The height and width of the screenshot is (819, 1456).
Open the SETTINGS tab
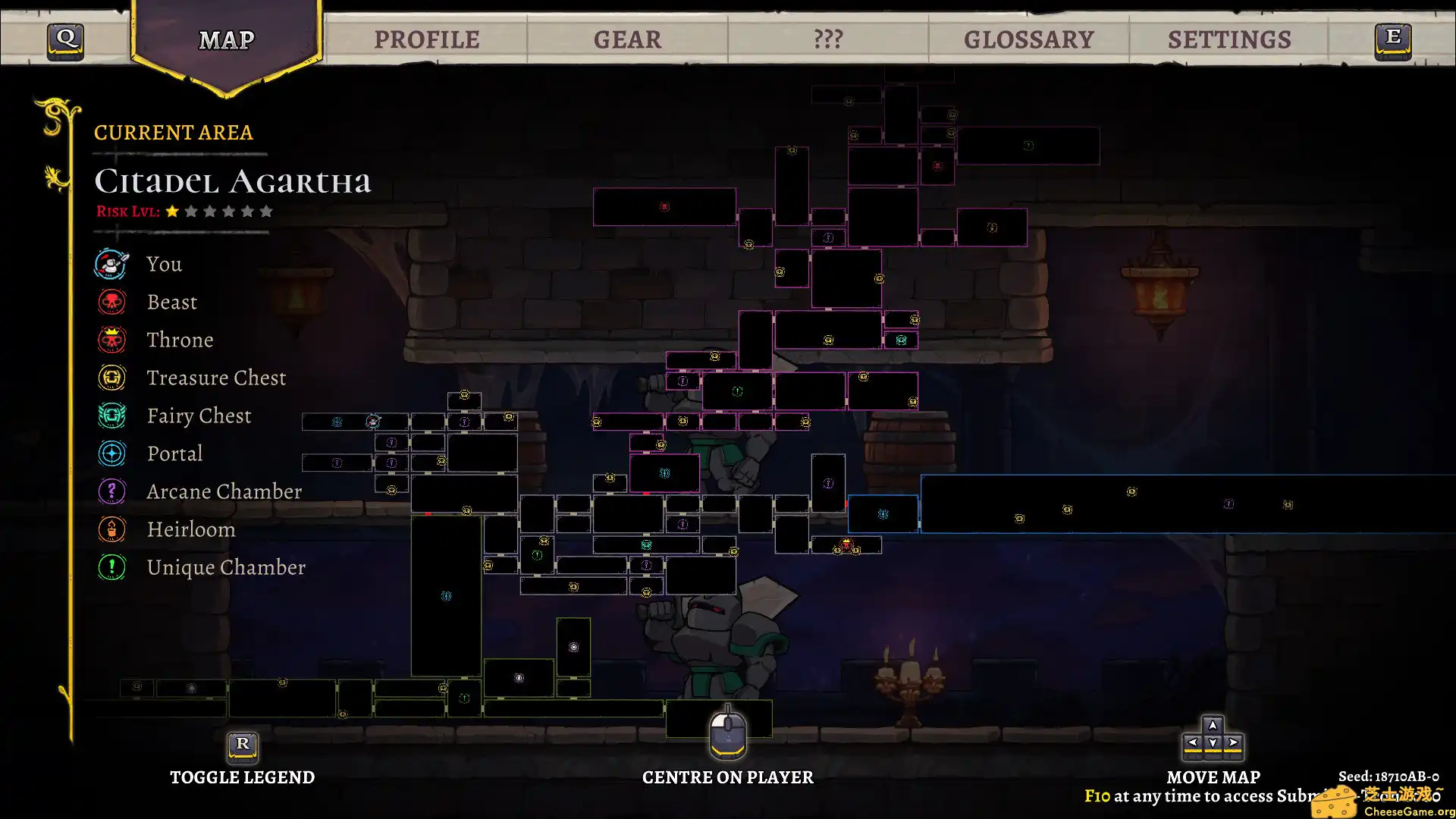pyautogui.click(x=1230, y=39)
